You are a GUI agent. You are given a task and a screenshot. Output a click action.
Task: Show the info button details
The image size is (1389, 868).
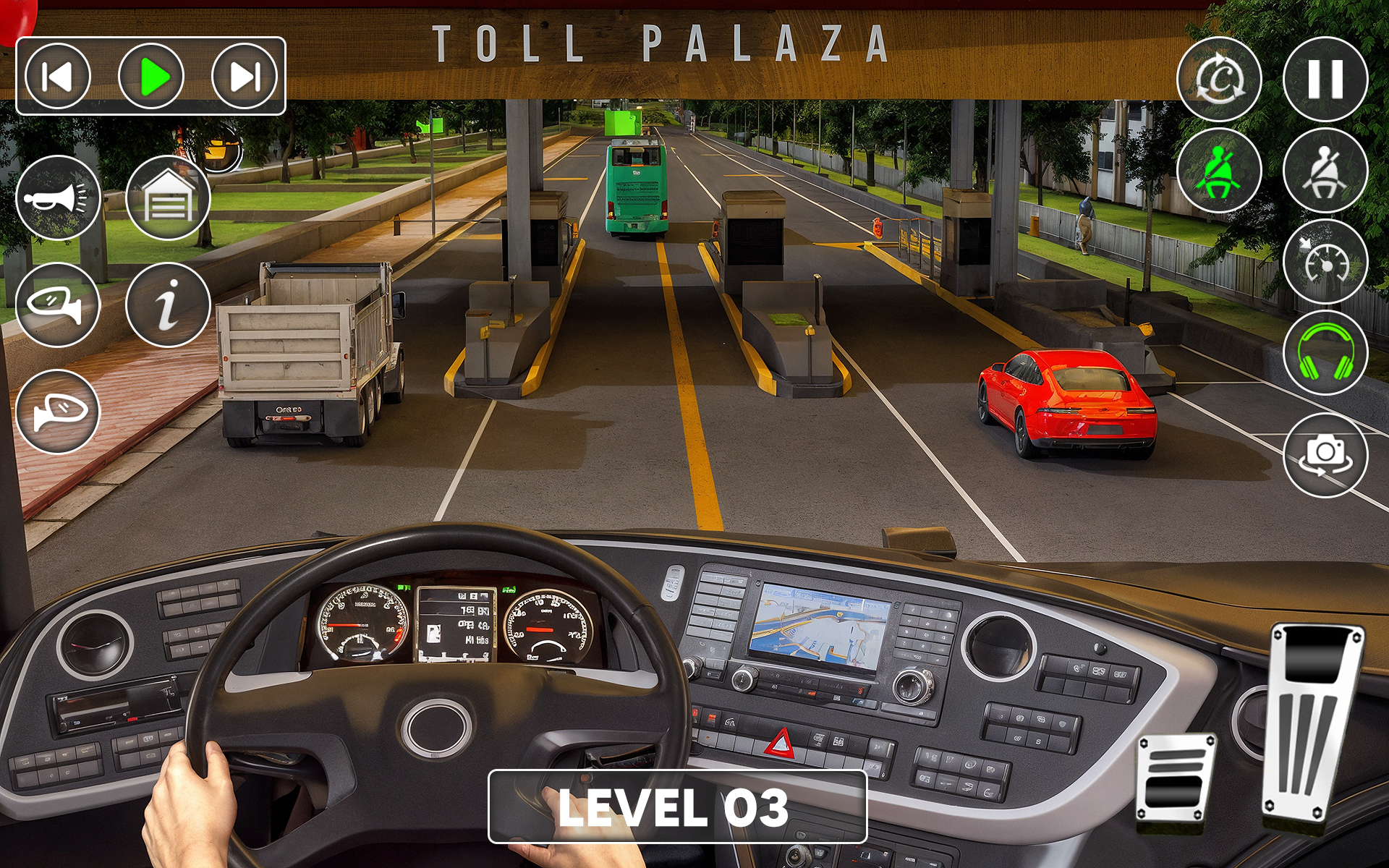pyautogui.click(x=168, y=305)
